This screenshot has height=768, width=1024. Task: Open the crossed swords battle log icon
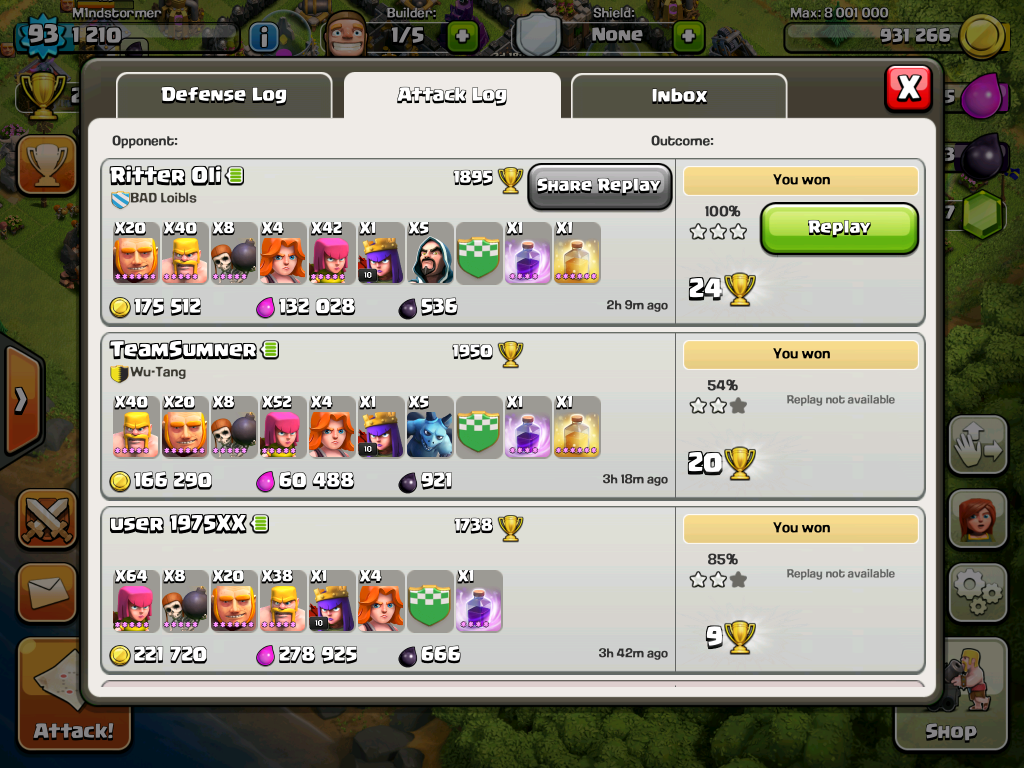click(47, 519)
